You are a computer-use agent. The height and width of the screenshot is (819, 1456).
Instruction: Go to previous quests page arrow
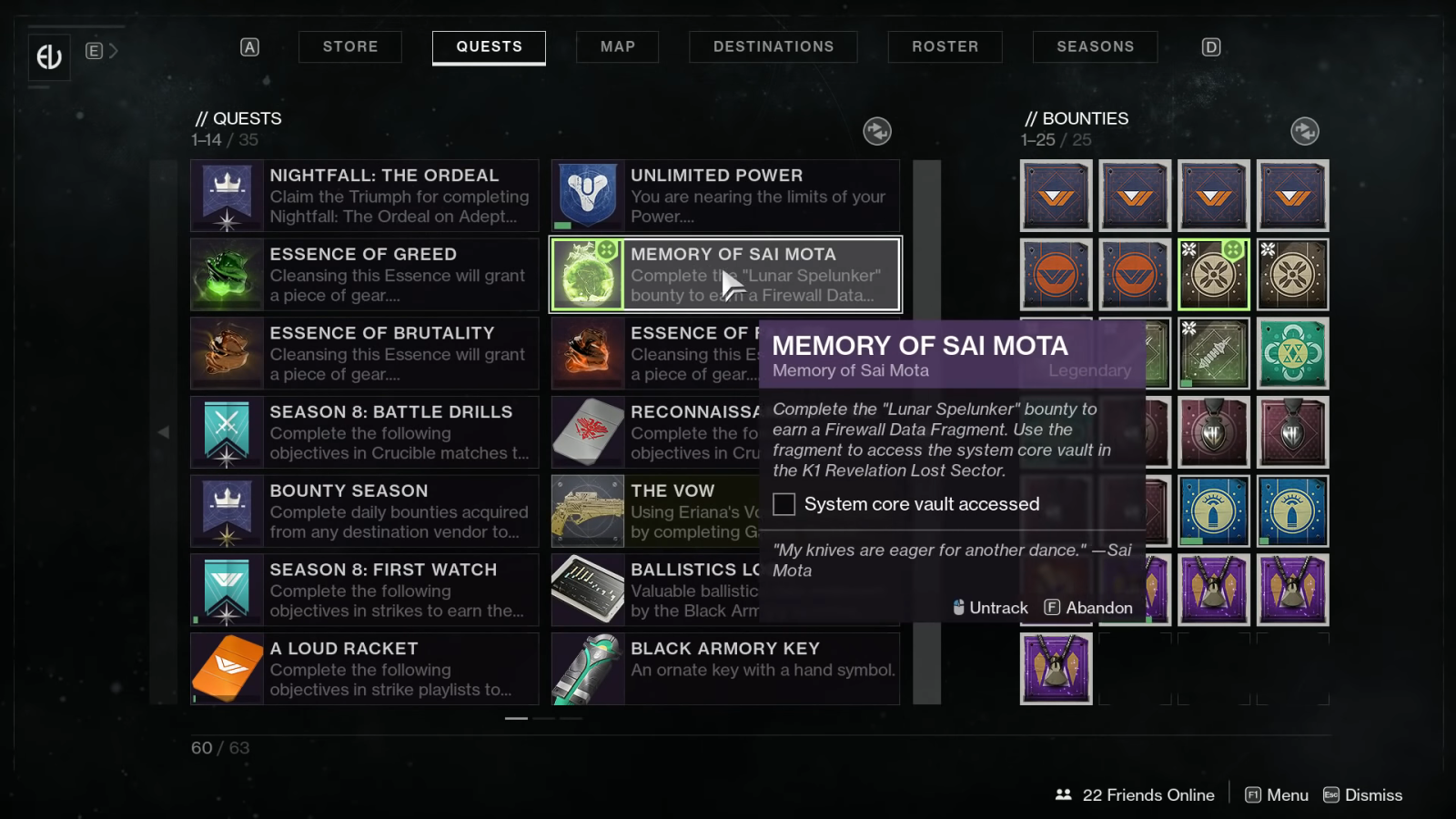click(164, 432)
